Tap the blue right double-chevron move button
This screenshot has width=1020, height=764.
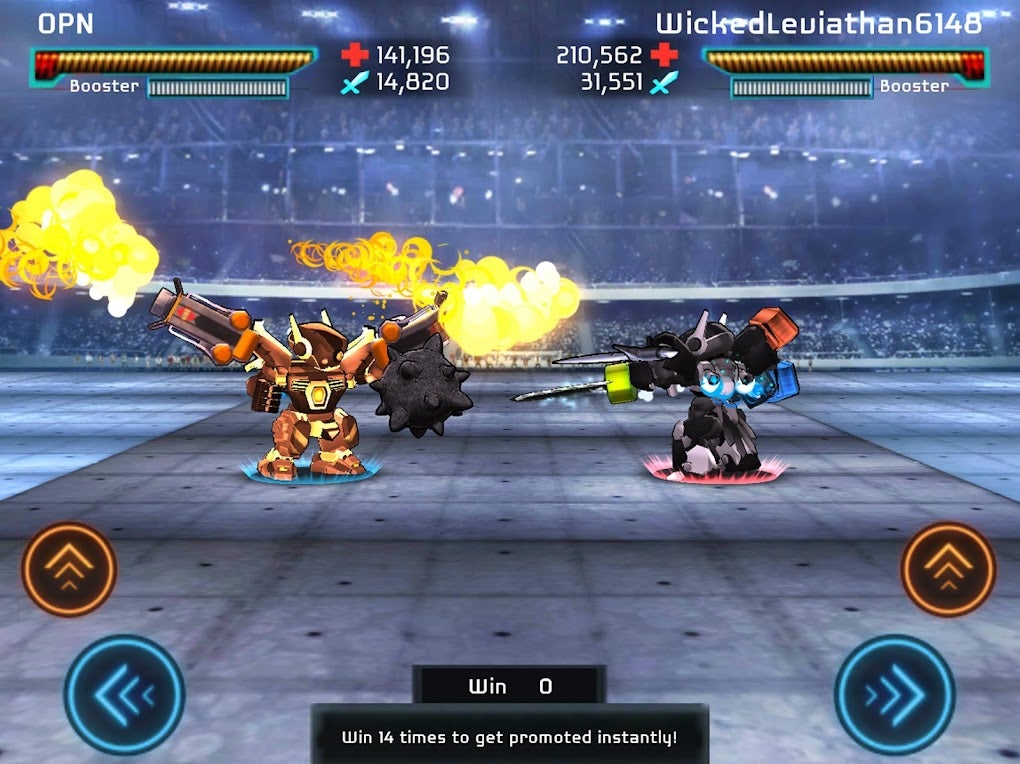pos(894,694)
